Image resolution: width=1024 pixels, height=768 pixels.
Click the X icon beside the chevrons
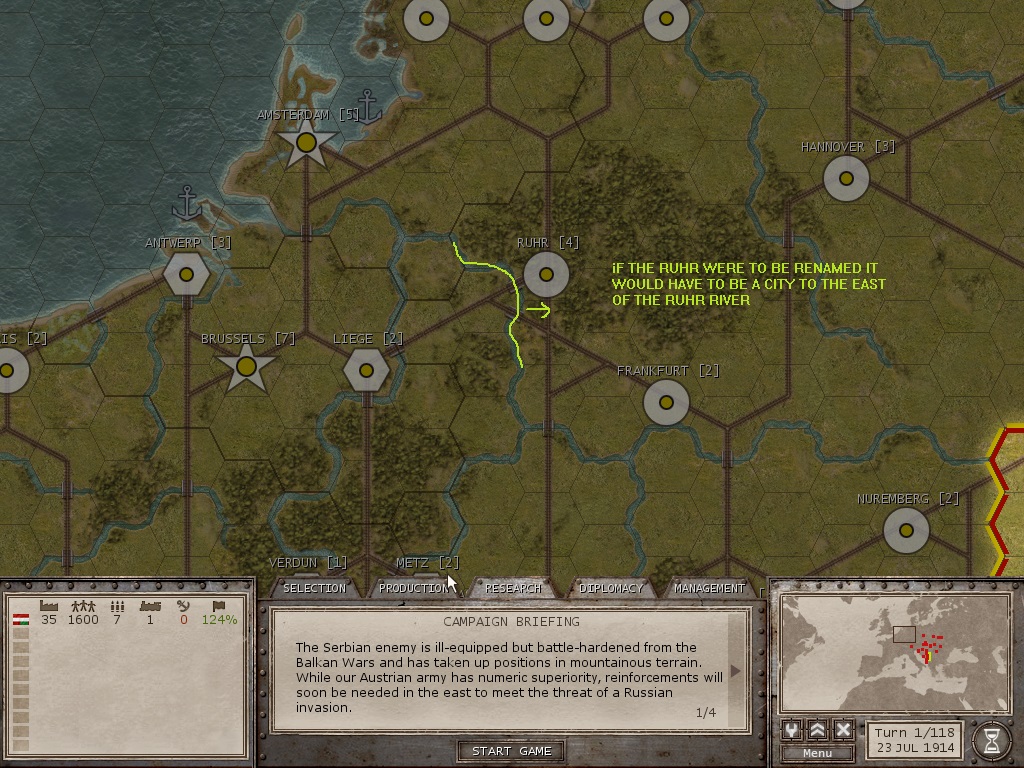click(x=843, y=730)
